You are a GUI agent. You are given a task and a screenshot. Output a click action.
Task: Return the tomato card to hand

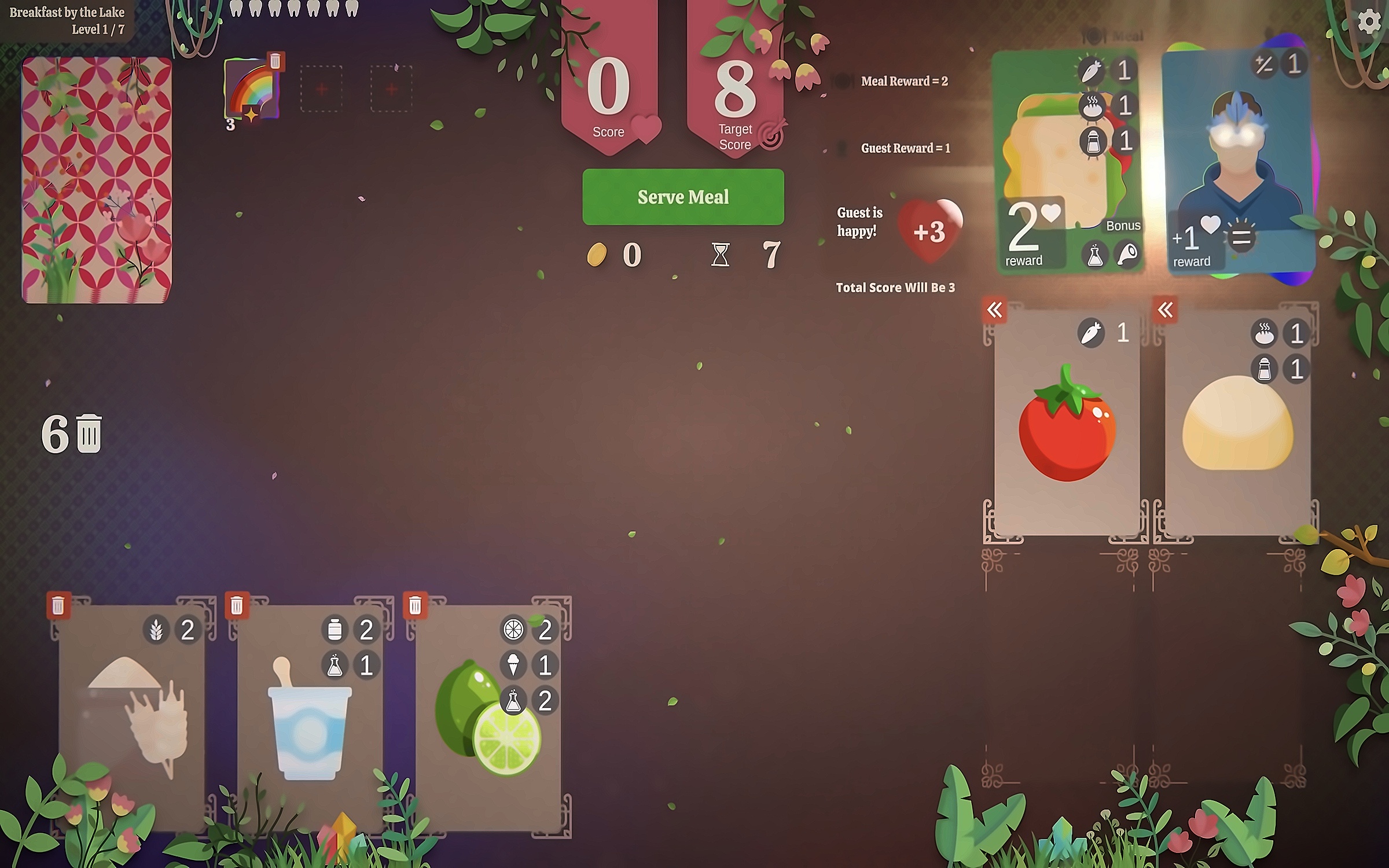994,310
